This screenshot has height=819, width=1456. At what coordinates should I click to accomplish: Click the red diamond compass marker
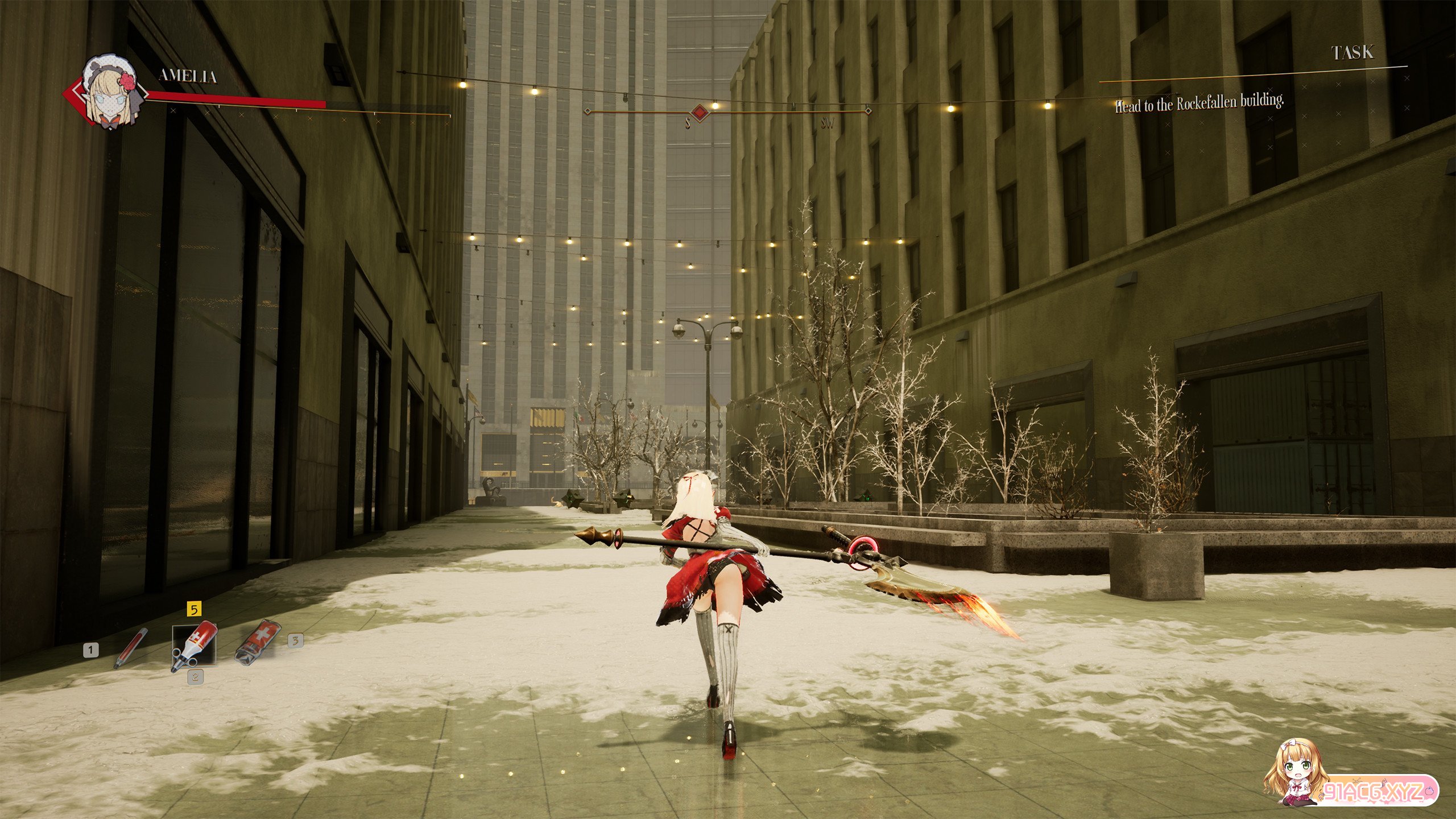(700, 111)
